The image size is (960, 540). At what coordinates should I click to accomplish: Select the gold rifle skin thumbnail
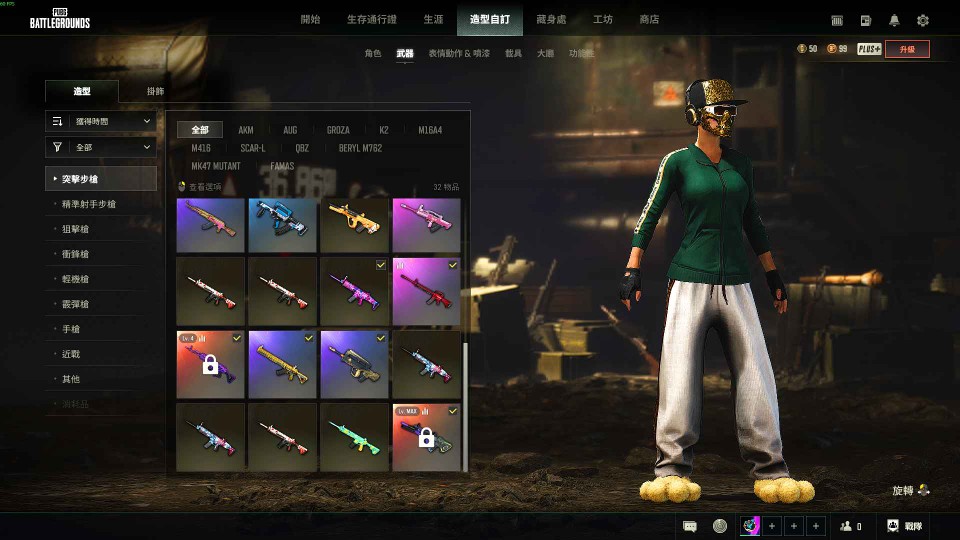pyautogui.click(x=282, y=365)
